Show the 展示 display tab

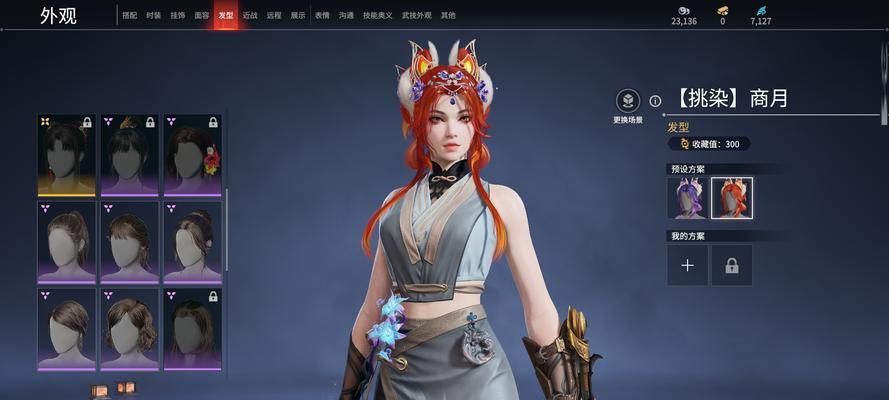point(298,16)
